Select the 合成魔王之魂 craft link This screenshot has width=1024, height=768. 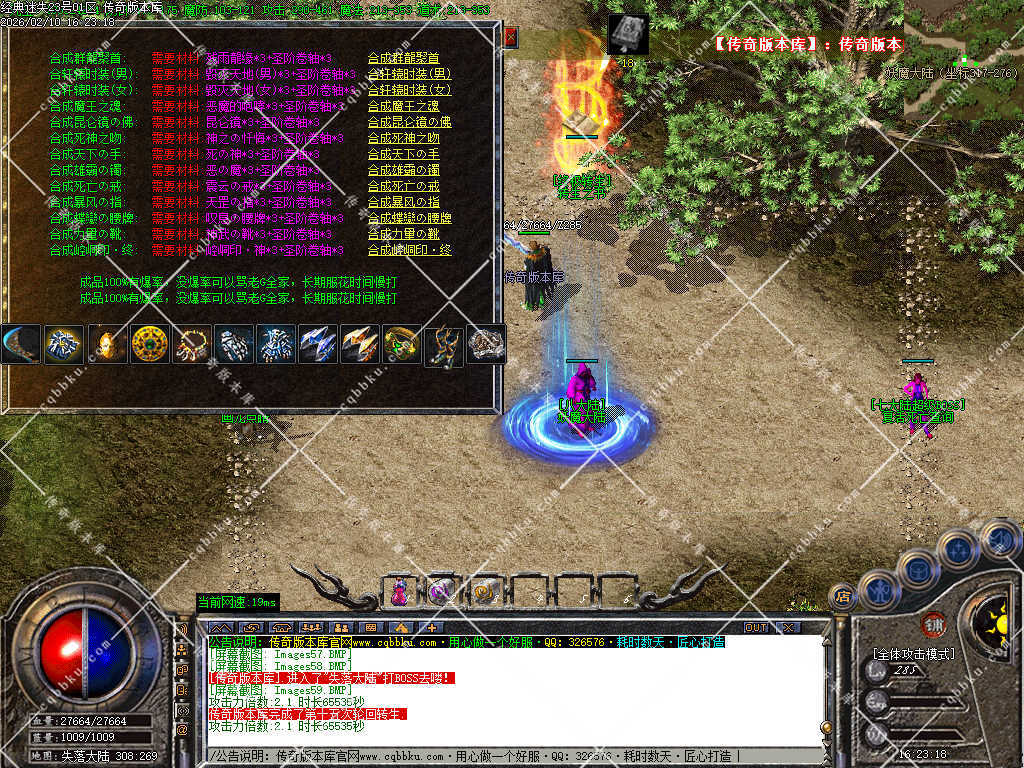coord(403,106)
